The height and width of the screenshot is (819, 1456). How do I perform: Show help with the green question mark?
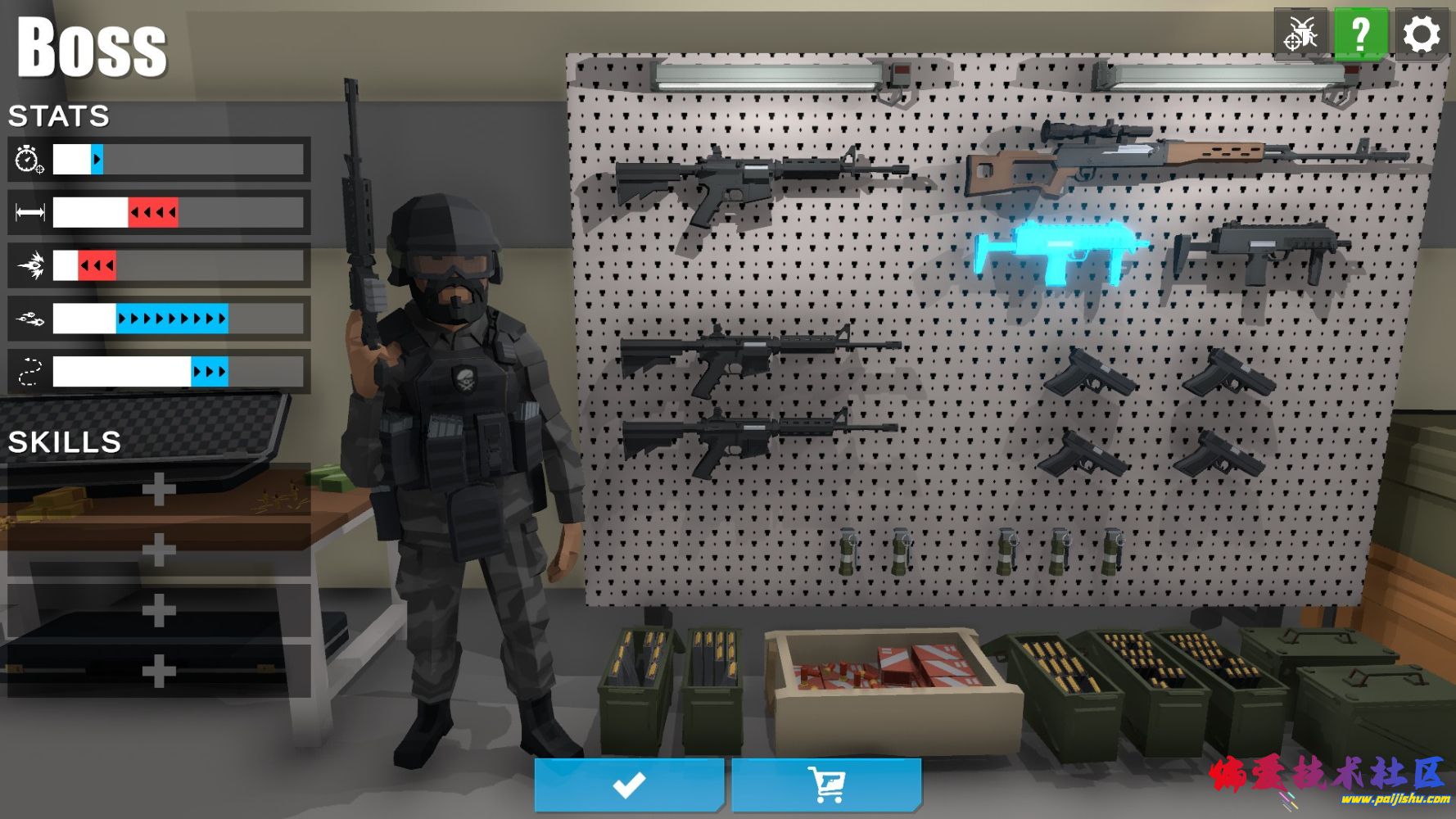coord(1360,34)
